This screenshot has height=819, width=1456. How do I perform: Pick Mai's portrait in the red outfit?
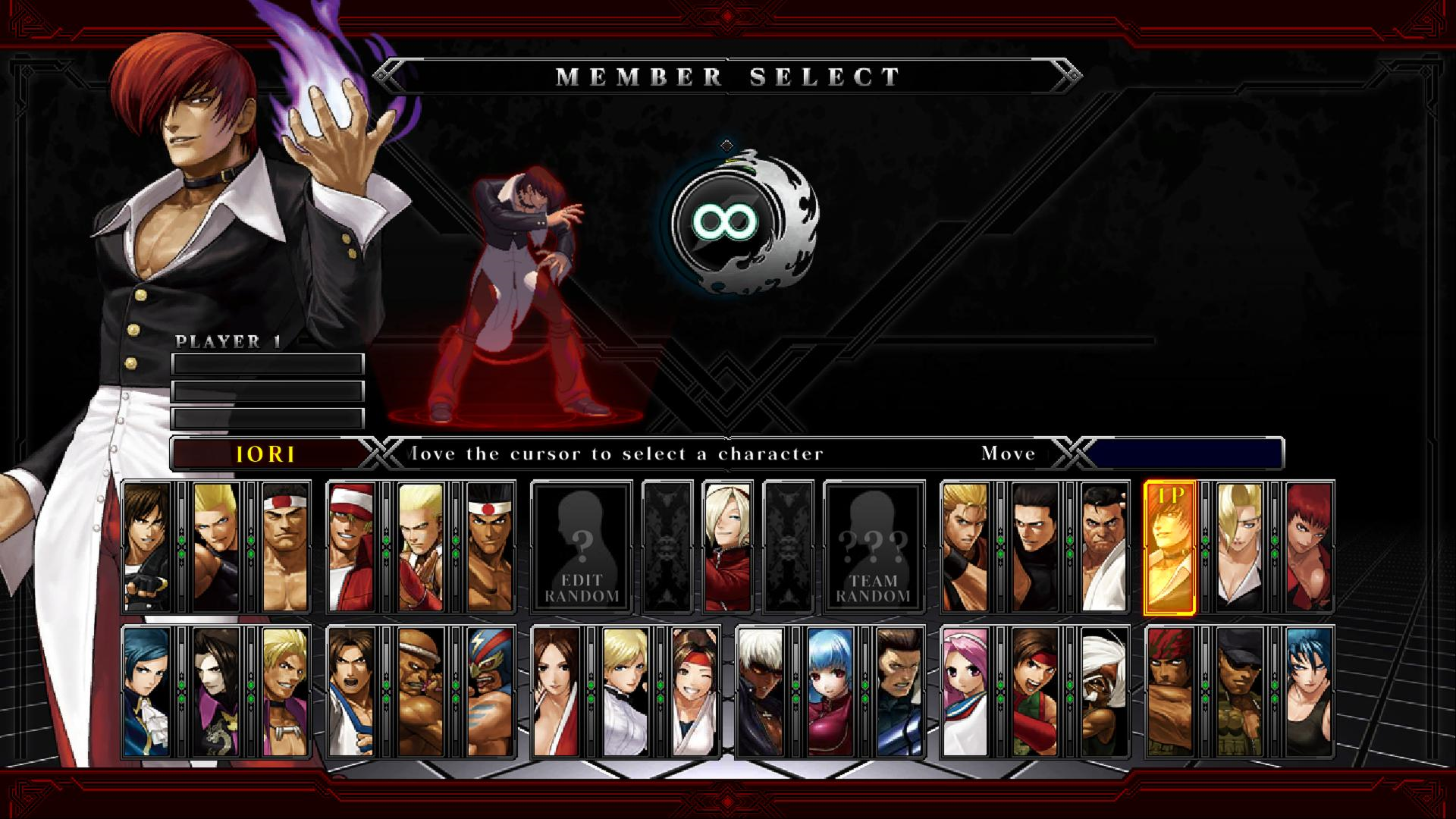point(556,692)
